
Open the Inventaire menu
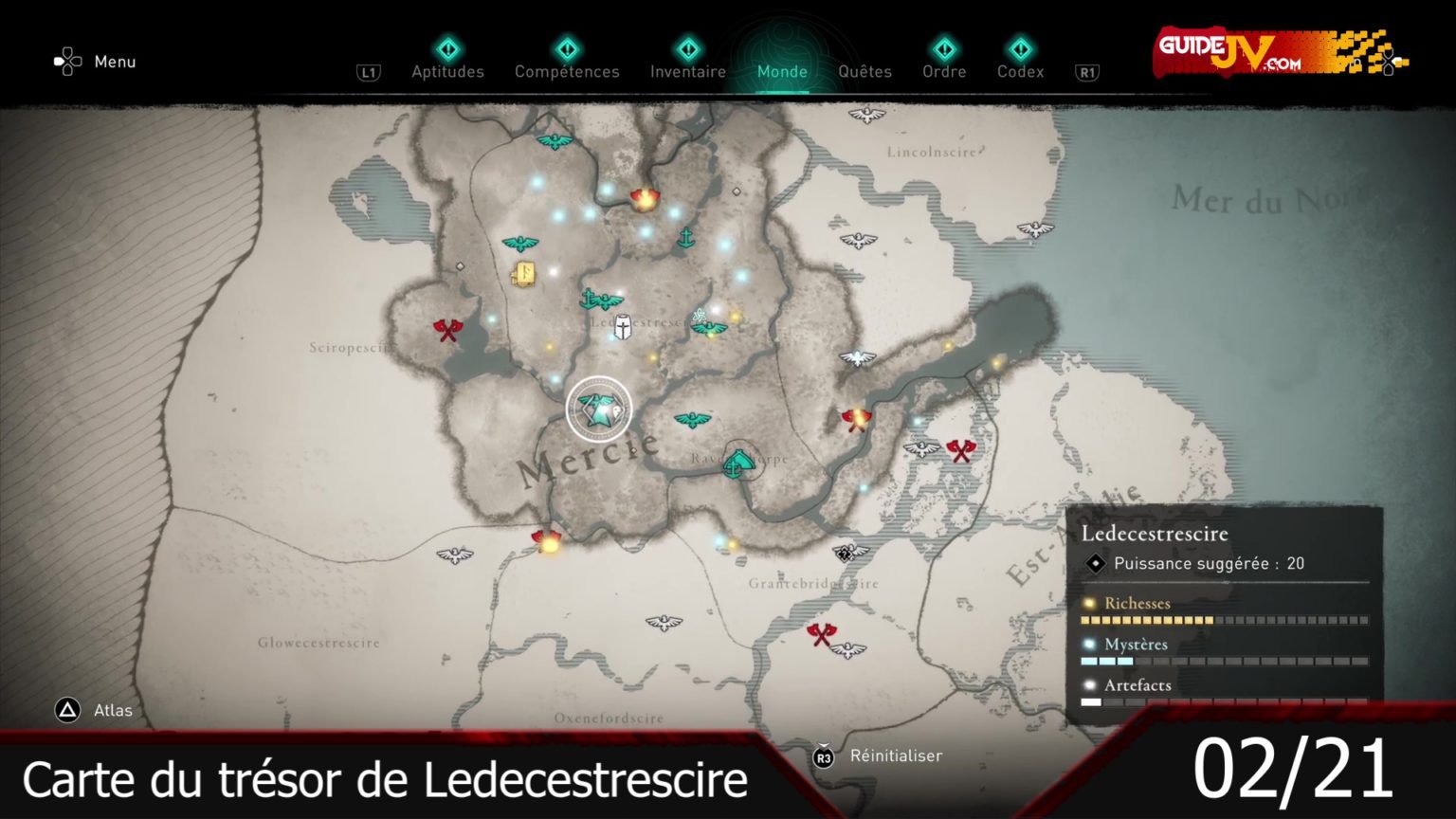coord(688,71)
